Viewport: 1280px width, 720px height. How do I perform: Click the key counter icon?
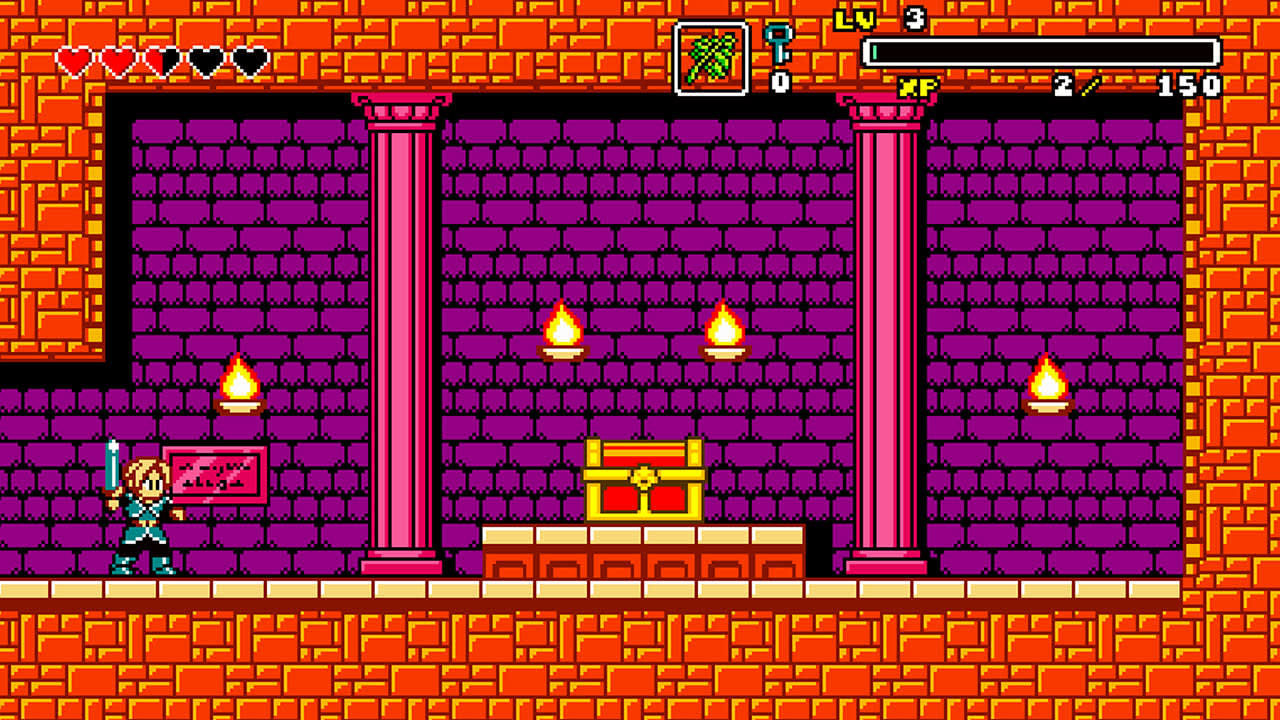[776, 42]
